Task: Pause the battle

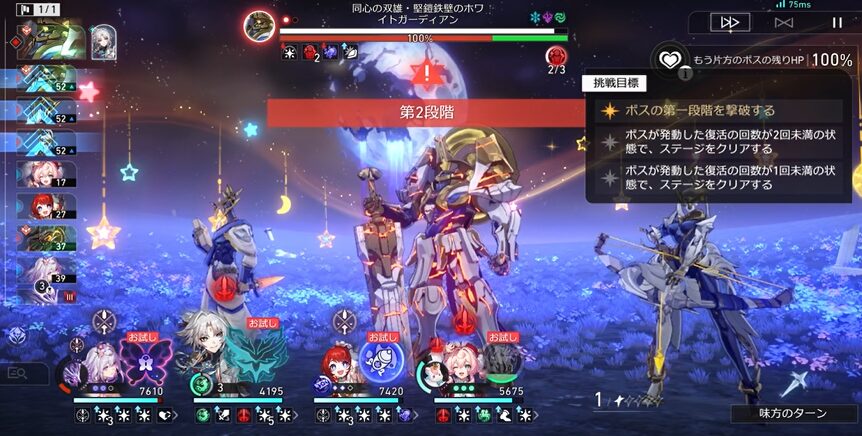Action: [x=837, y=22]
